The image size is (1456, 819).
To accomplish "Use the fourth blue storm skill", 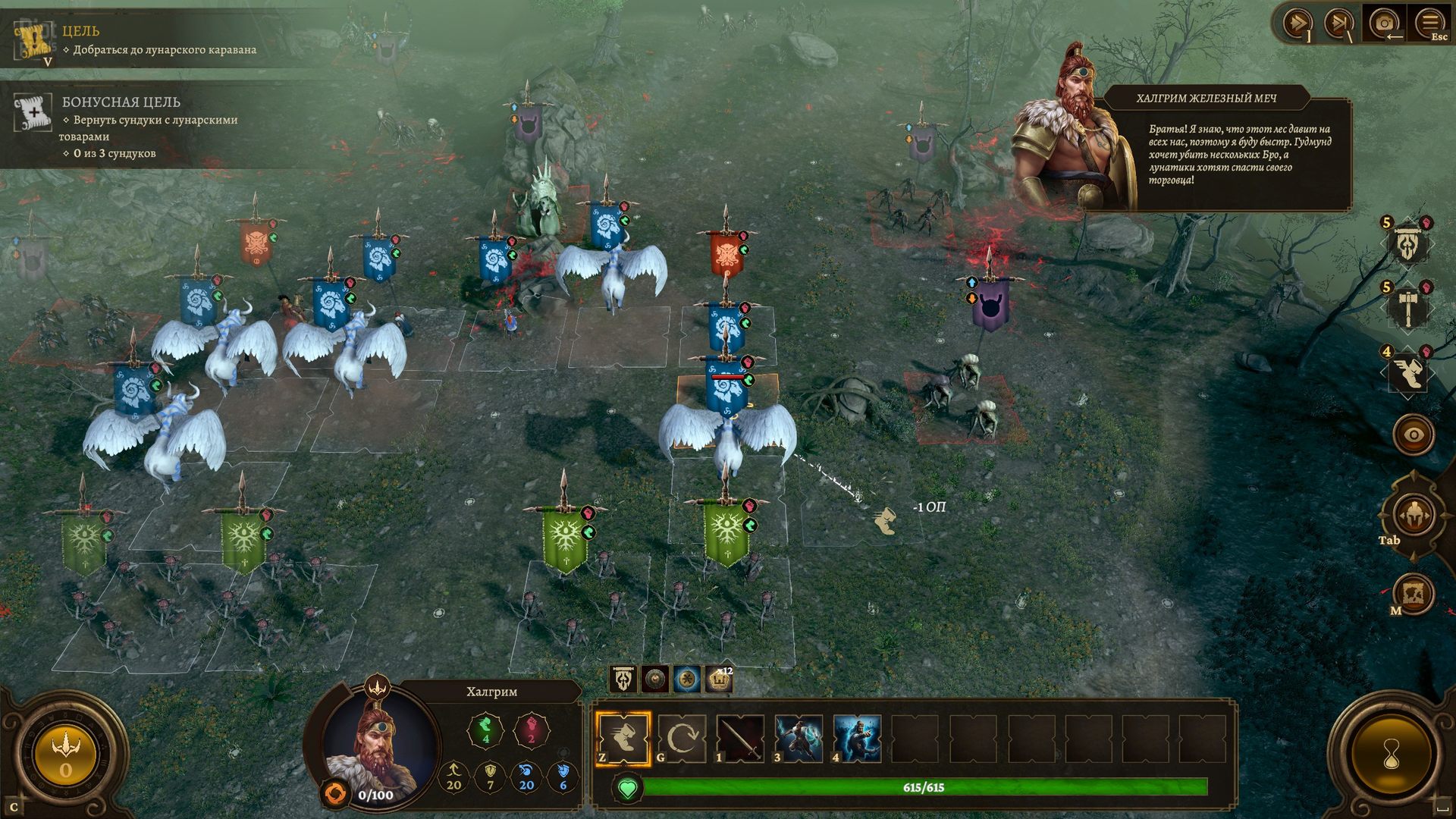I will click(857, 738).
